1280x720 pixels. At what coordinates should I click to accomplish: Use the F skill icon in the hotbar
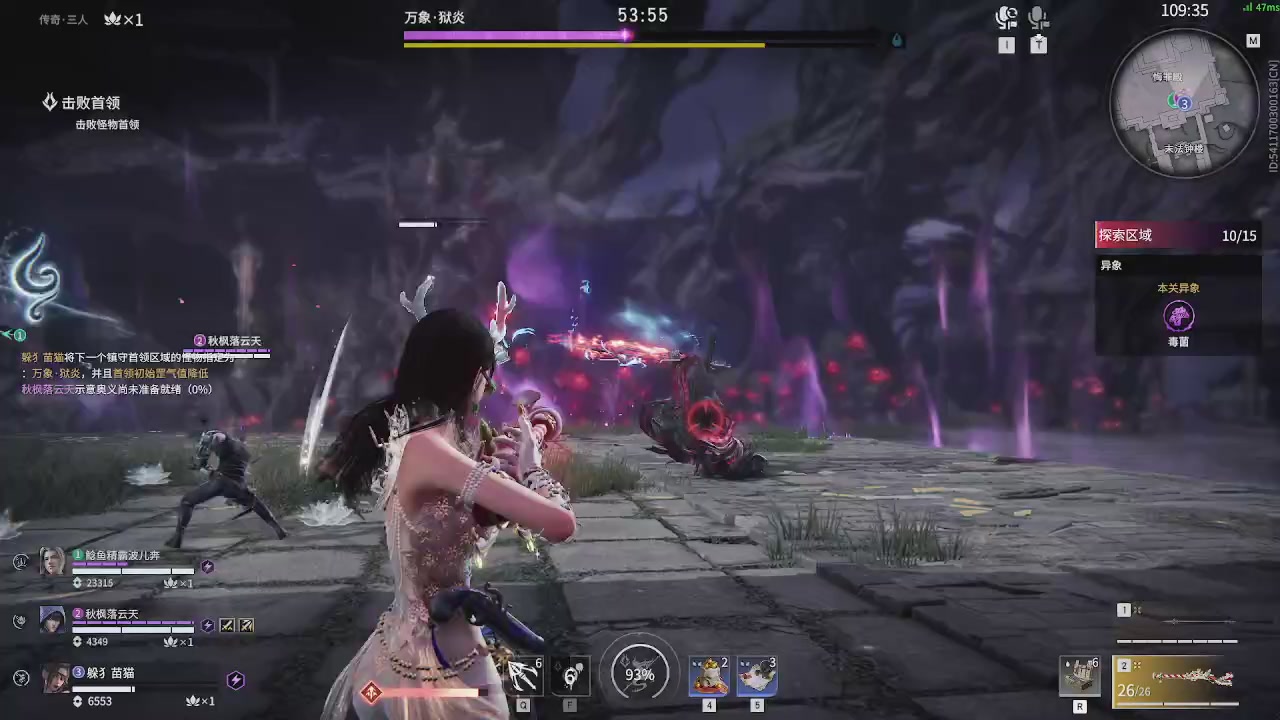pos(570,673)
